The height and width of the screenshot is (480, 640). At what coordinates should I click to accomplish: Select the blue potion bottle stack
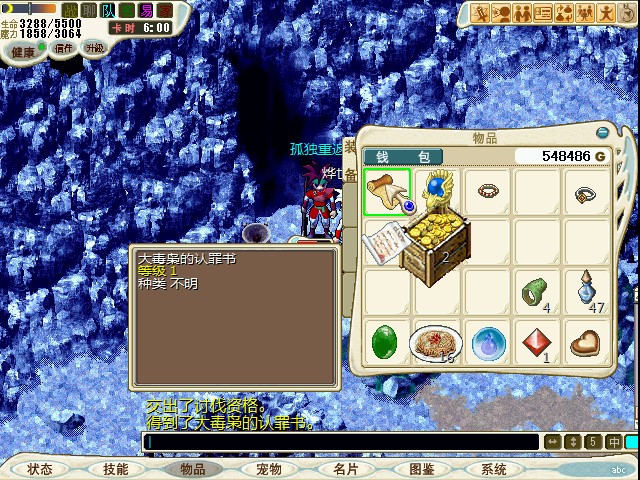coord(588,292)
